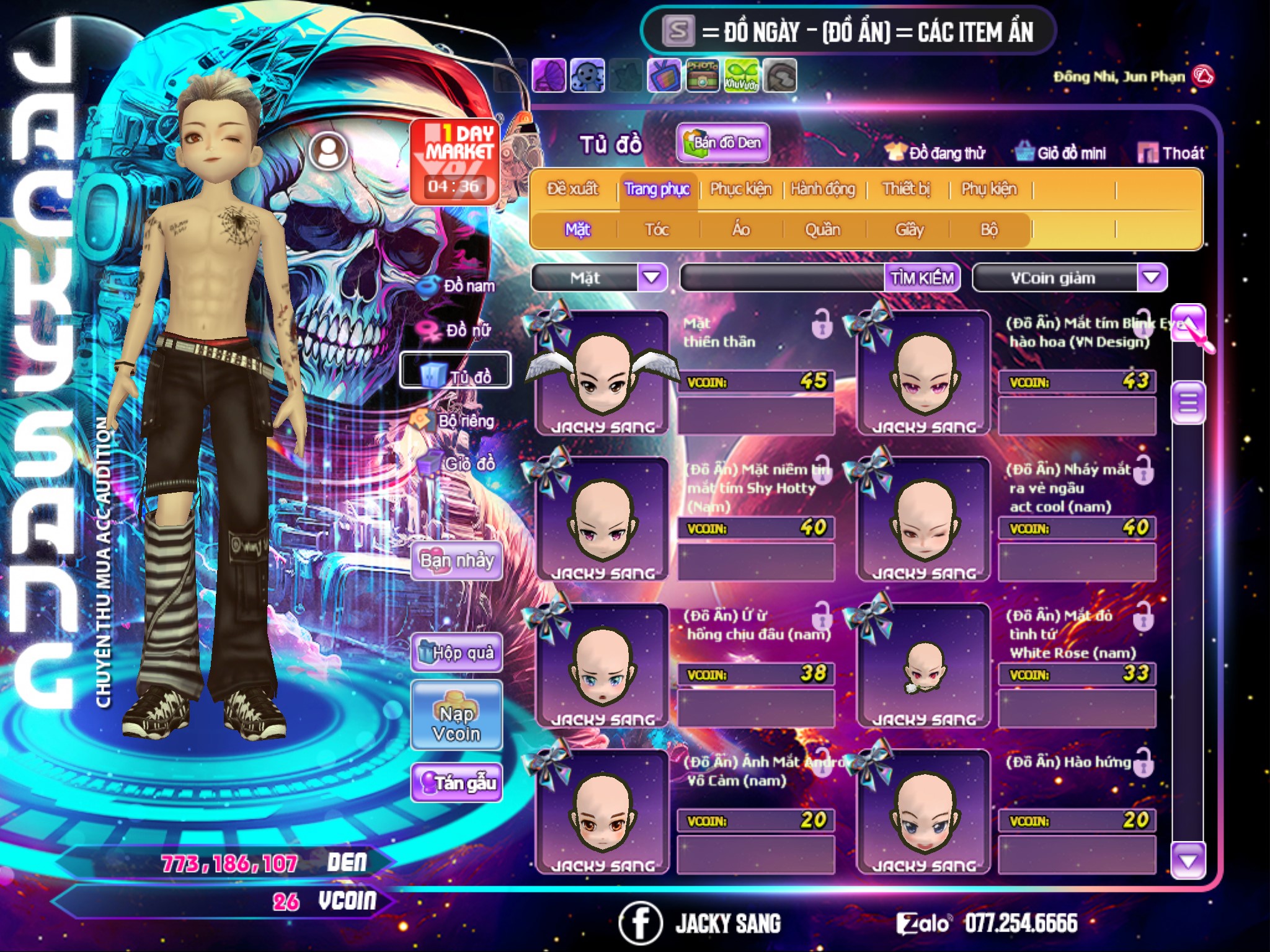Open the Bản đồ Đen button
The image size is (1270, 952).
tap(723, 143)
